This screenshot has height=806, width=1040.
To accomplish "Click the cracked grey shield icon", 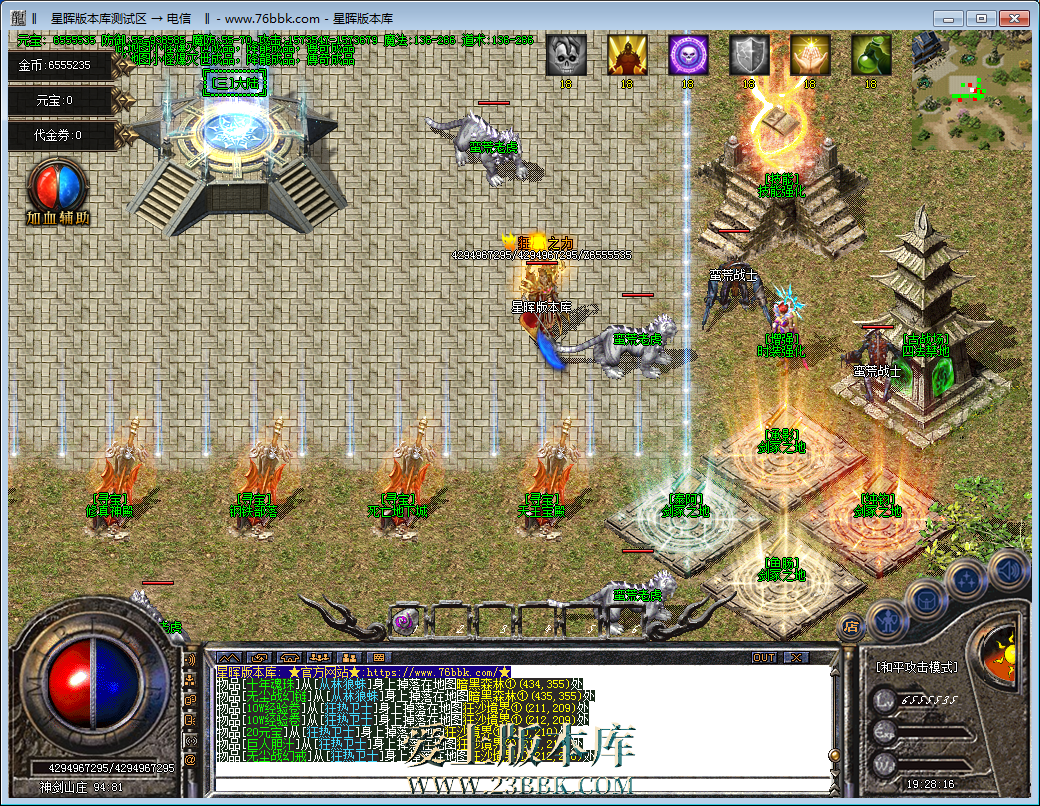I will 749,55.
